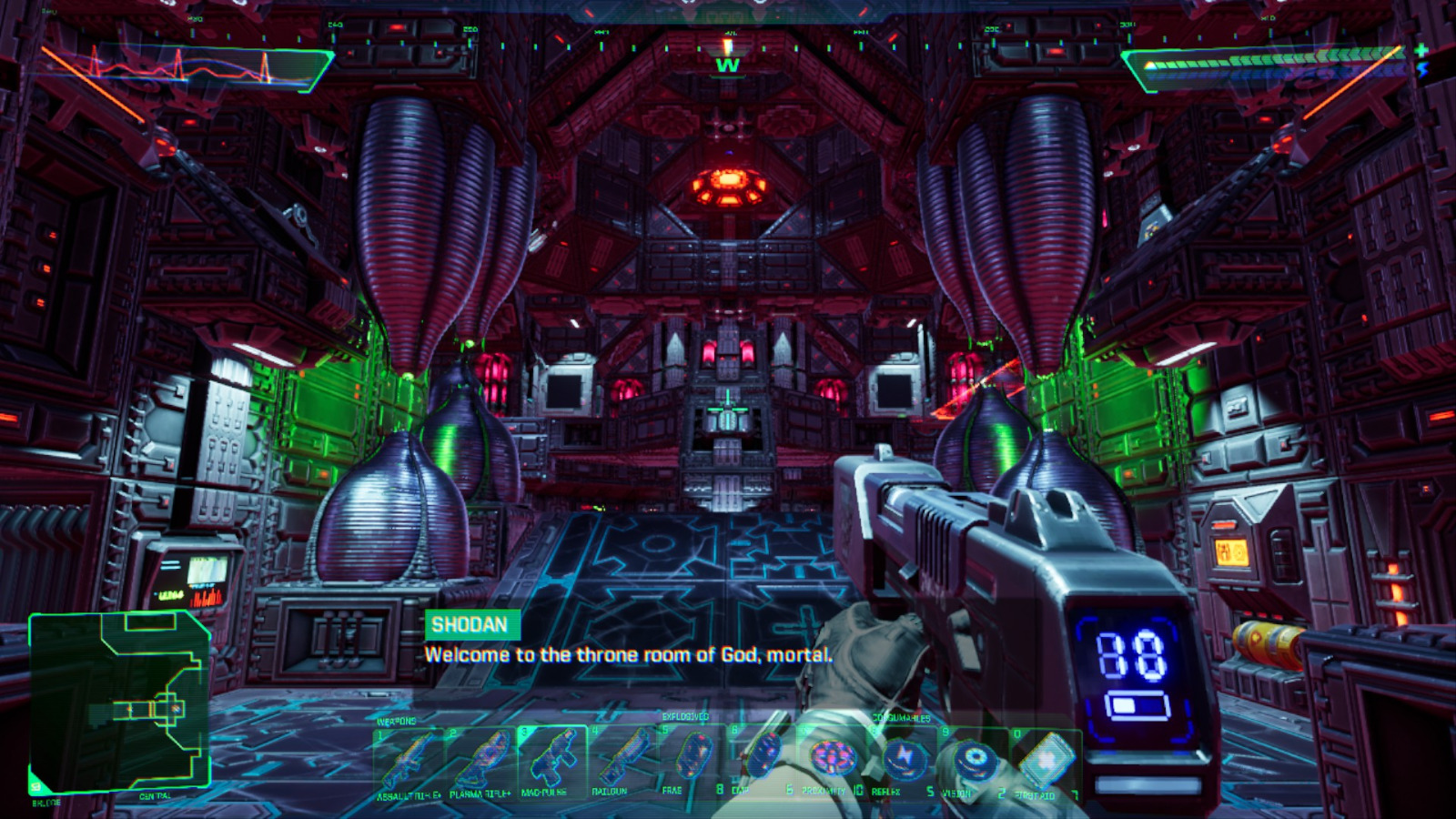Click the ammo counter showing 88

pyautogui.click(x=1130, y=652)
